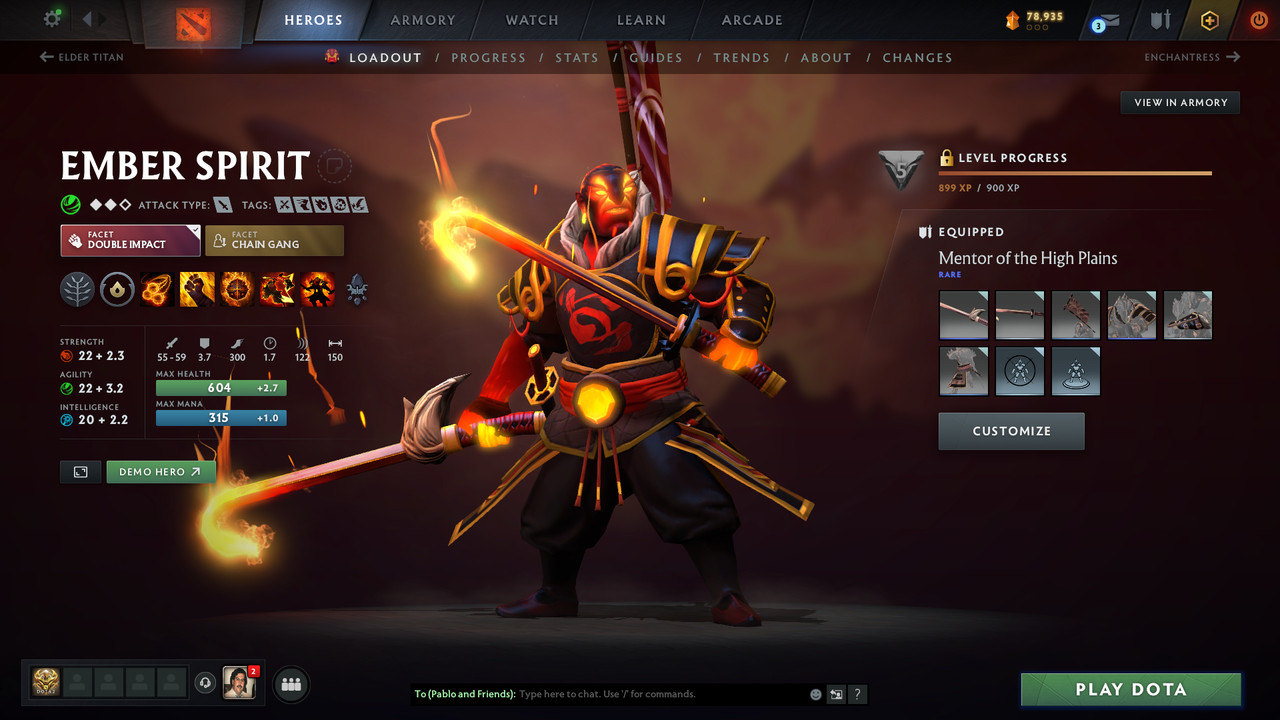The height and width of the screenshot is (720, 1280).
Task: Click VIEW IN ARMORY
Action: tap(1179, 102)
